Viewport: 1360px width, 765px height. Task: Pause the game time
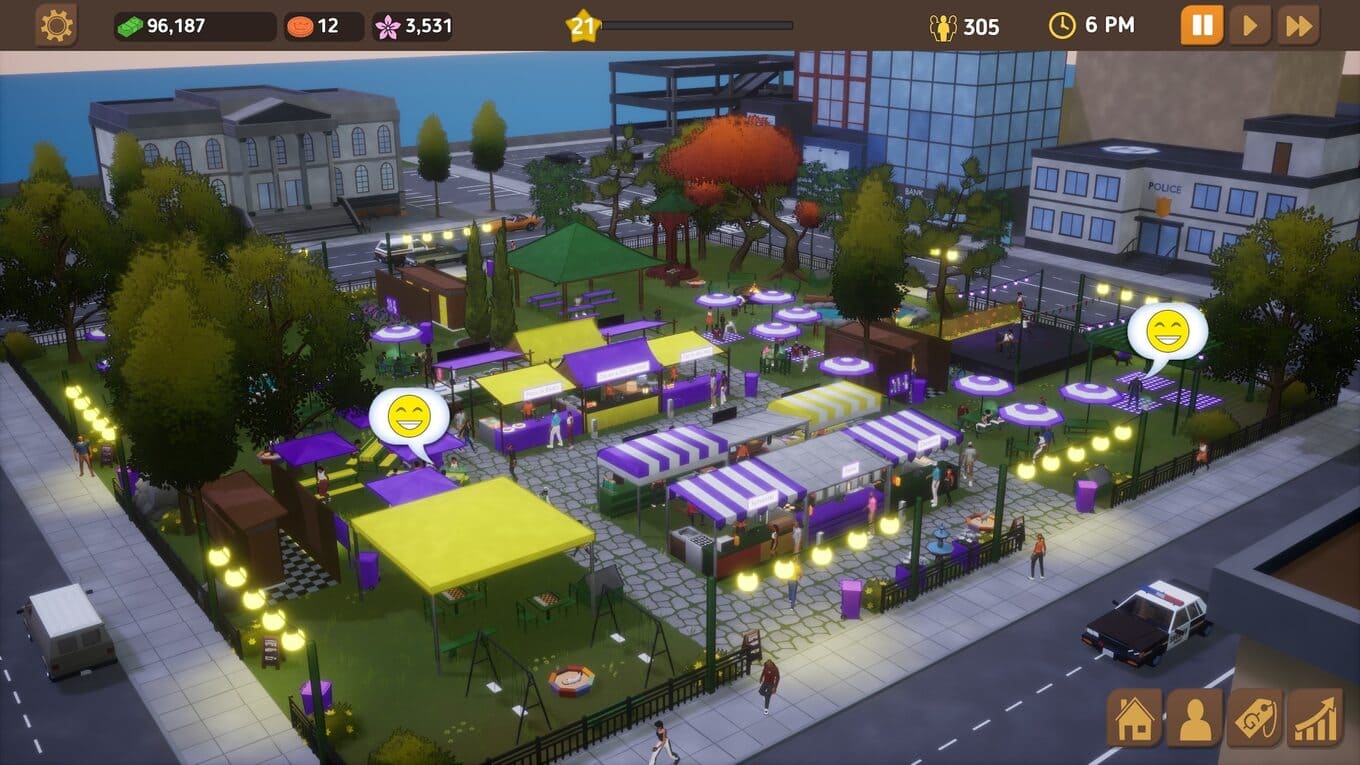coord(1201,25)
